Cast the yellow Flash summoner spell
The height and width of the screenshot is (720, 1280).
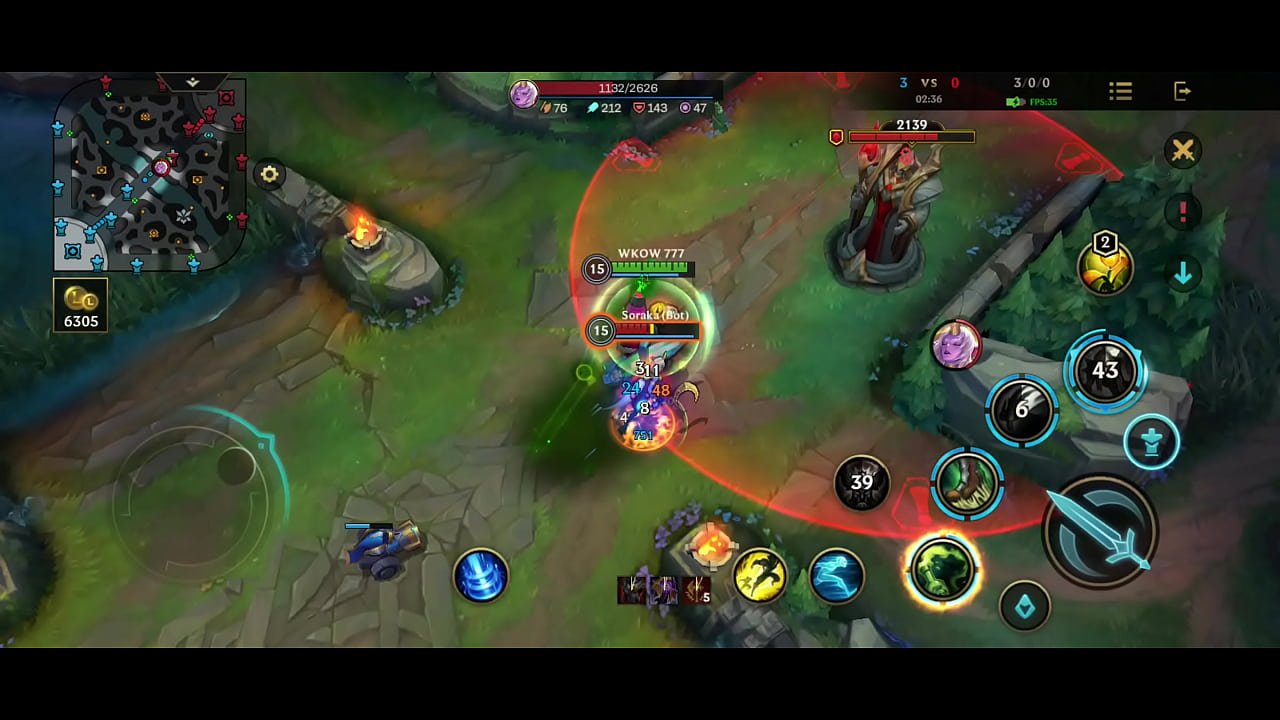tap(760, 575)
